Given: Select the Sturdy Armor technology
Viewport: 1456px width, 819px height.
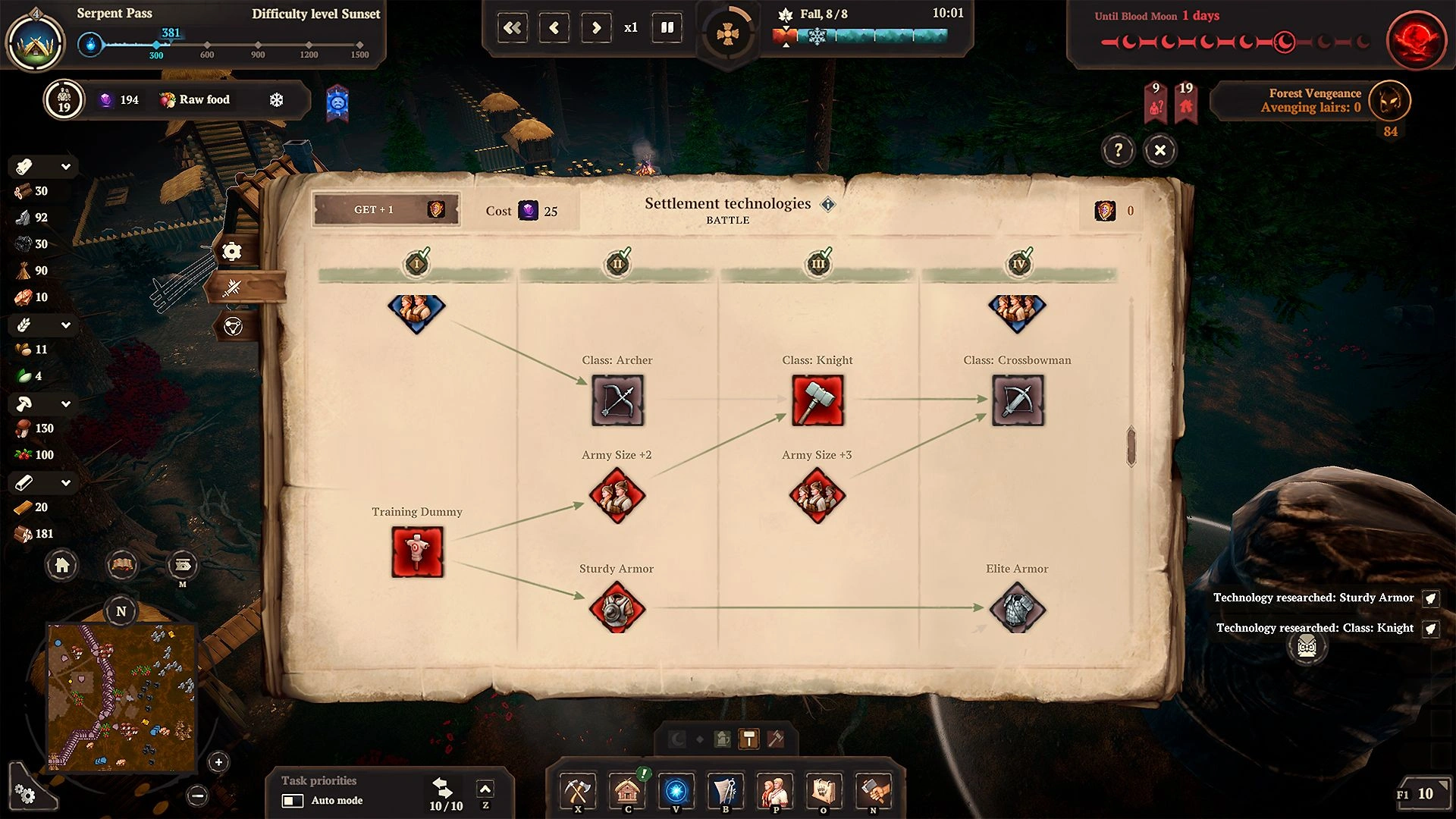Looking at the screenshot, I should click(x=617, y=609).
